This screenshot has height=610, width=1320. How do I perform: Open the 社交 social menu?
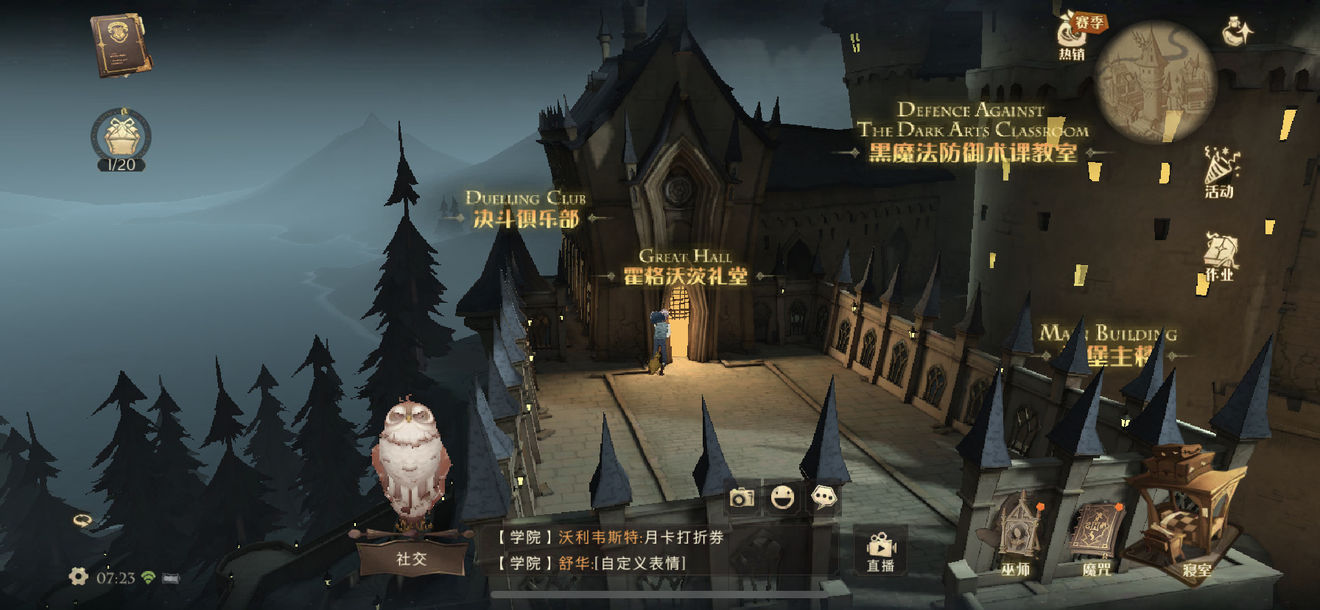[x=412, y=557]
